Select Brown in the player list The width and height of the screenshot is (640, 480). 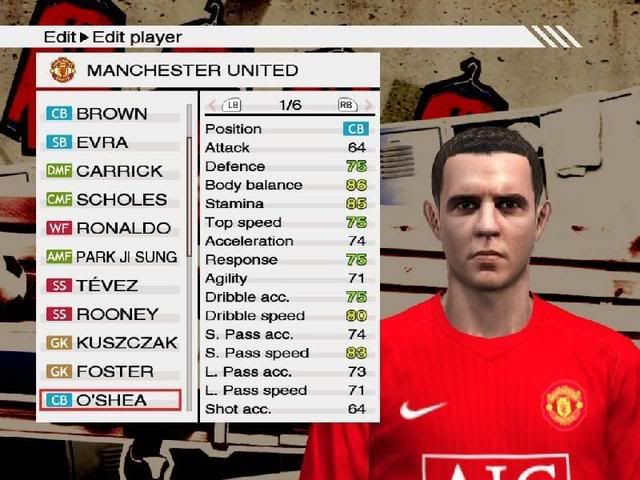110,114
